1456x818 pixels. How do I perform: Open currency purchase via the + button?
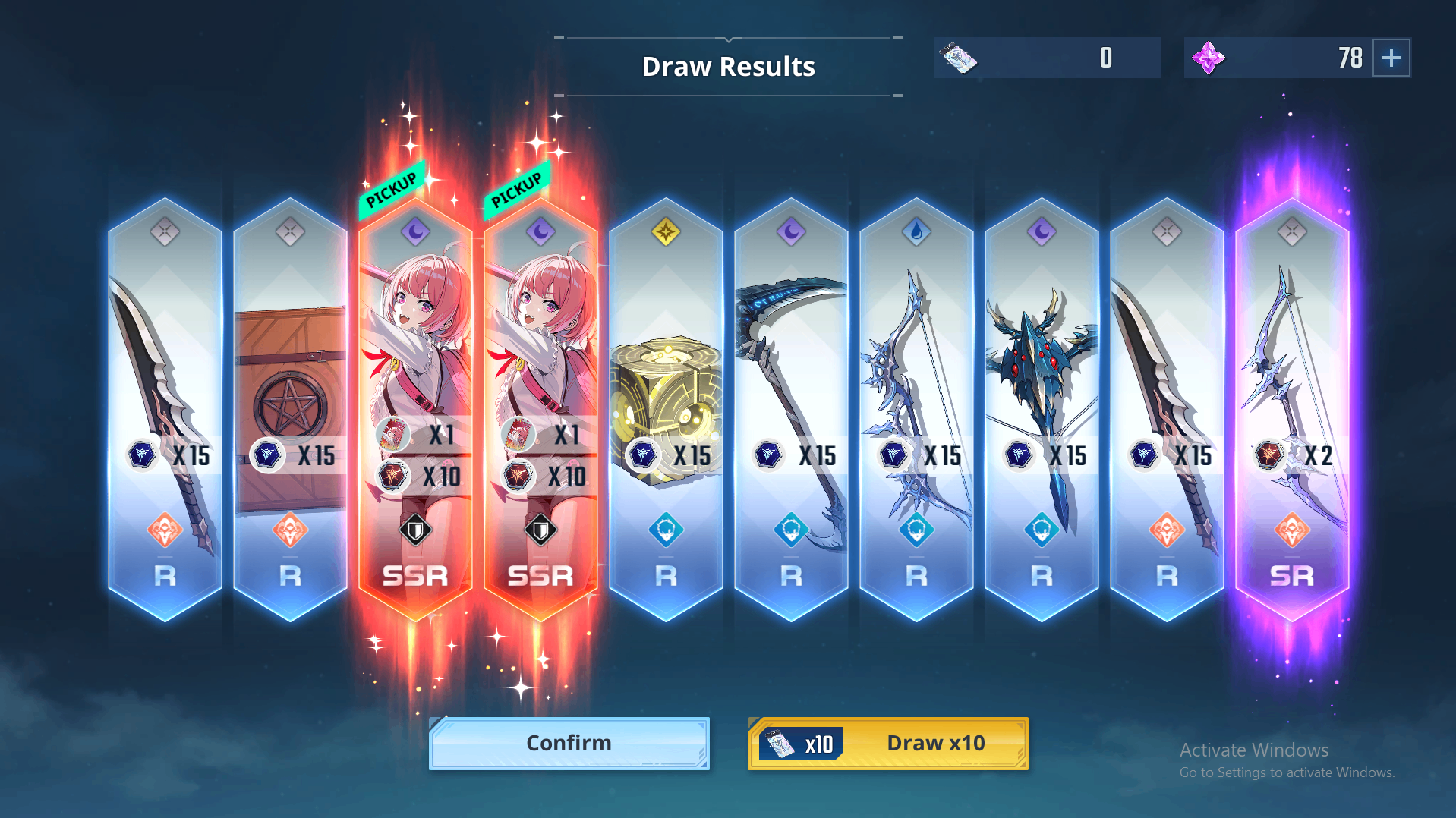pyautogui.click(x=1393, y=57)
